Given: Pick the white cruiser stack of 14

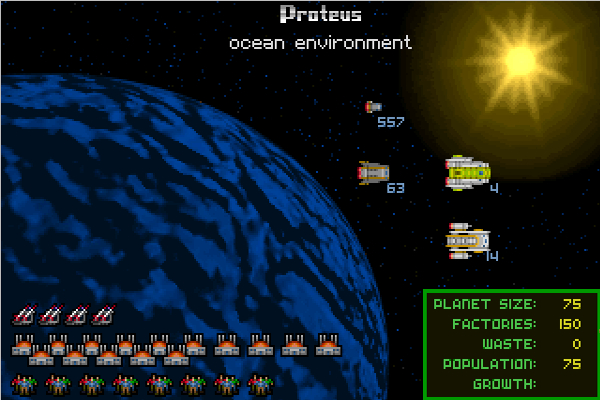Looking at the screenshot, I should coord(466,241).
